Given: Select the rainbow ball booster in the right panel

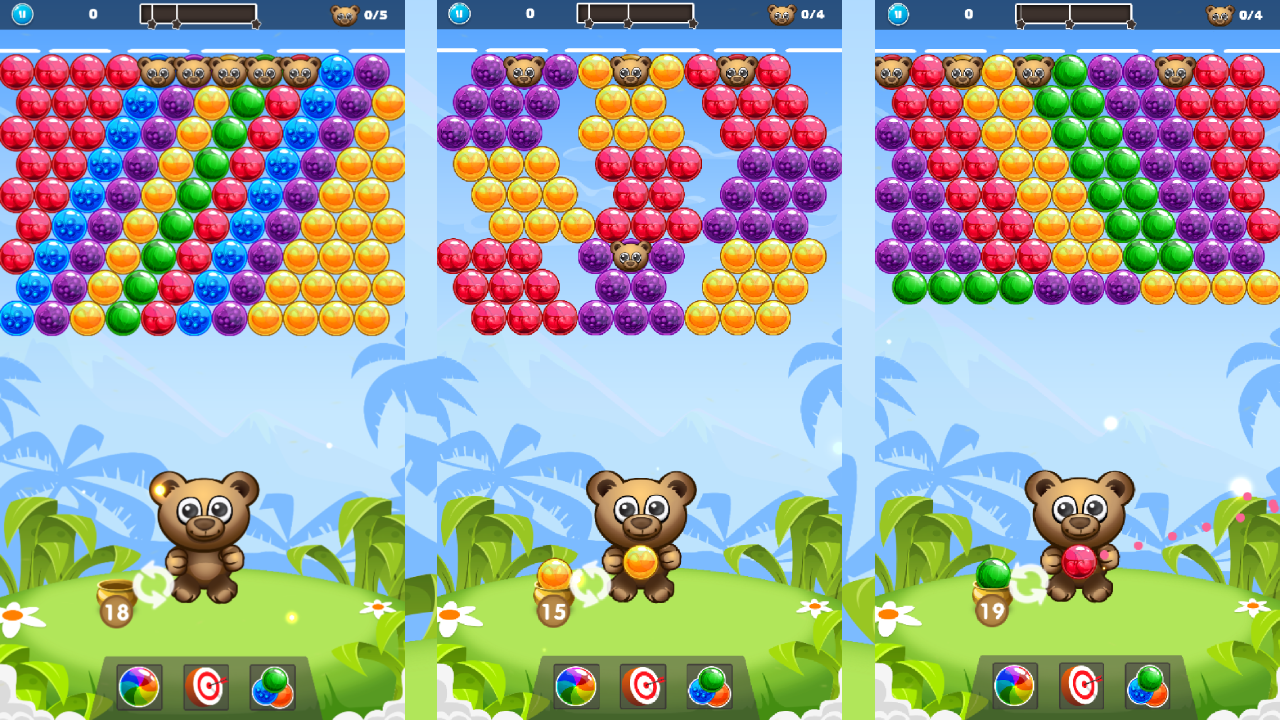Looking at the screenshot, I should click(x=1013, y=687).
